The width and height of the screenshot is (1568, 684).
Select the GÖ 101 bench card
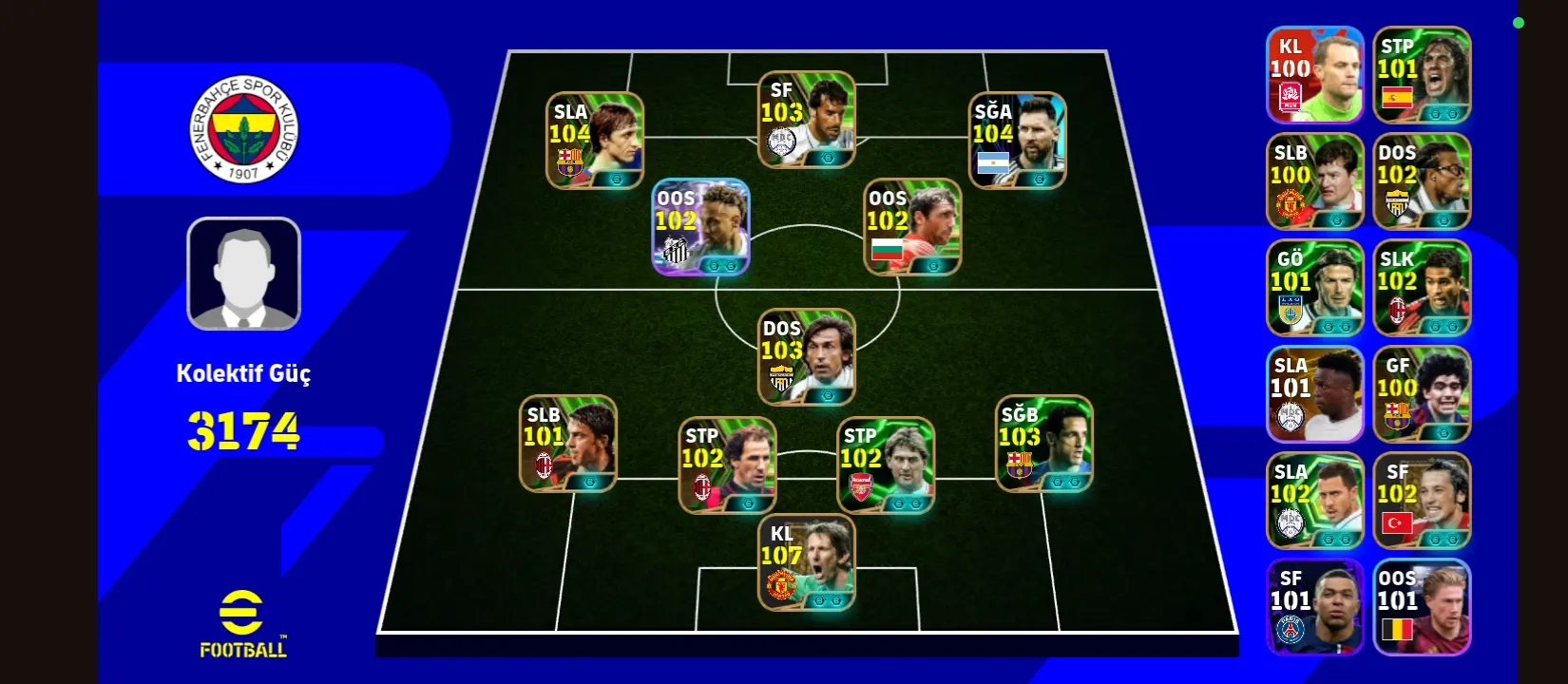1315,288
